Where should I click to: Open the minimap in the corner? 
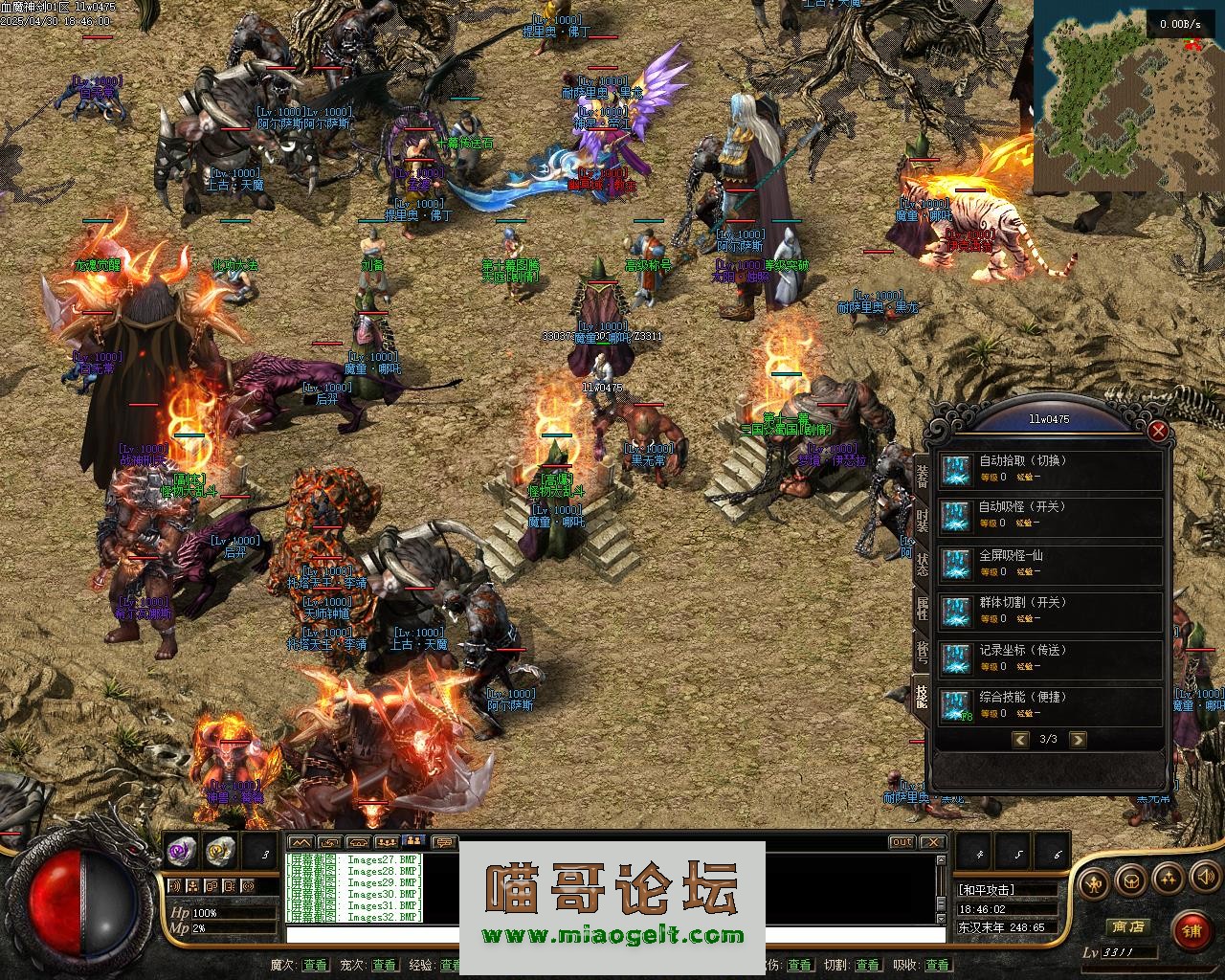click(x=1125, y=96)
